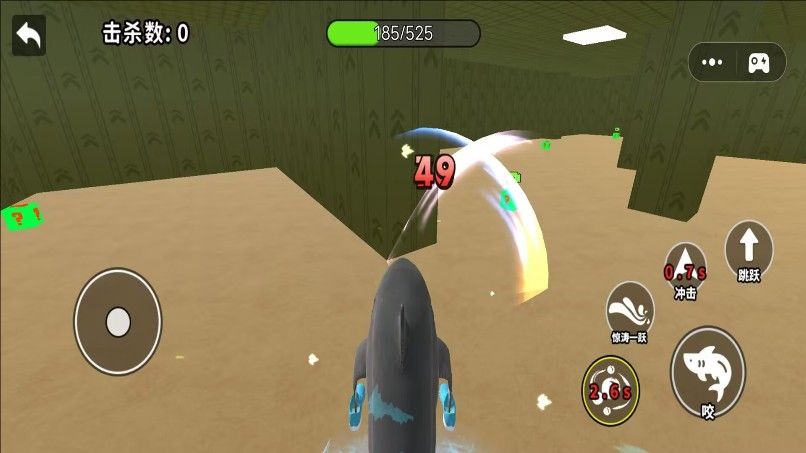Image resolution: width=806 pixels, height=453 pixels.
Task: Use the 冲击 dash skill
Action: [x=685, y=268]
